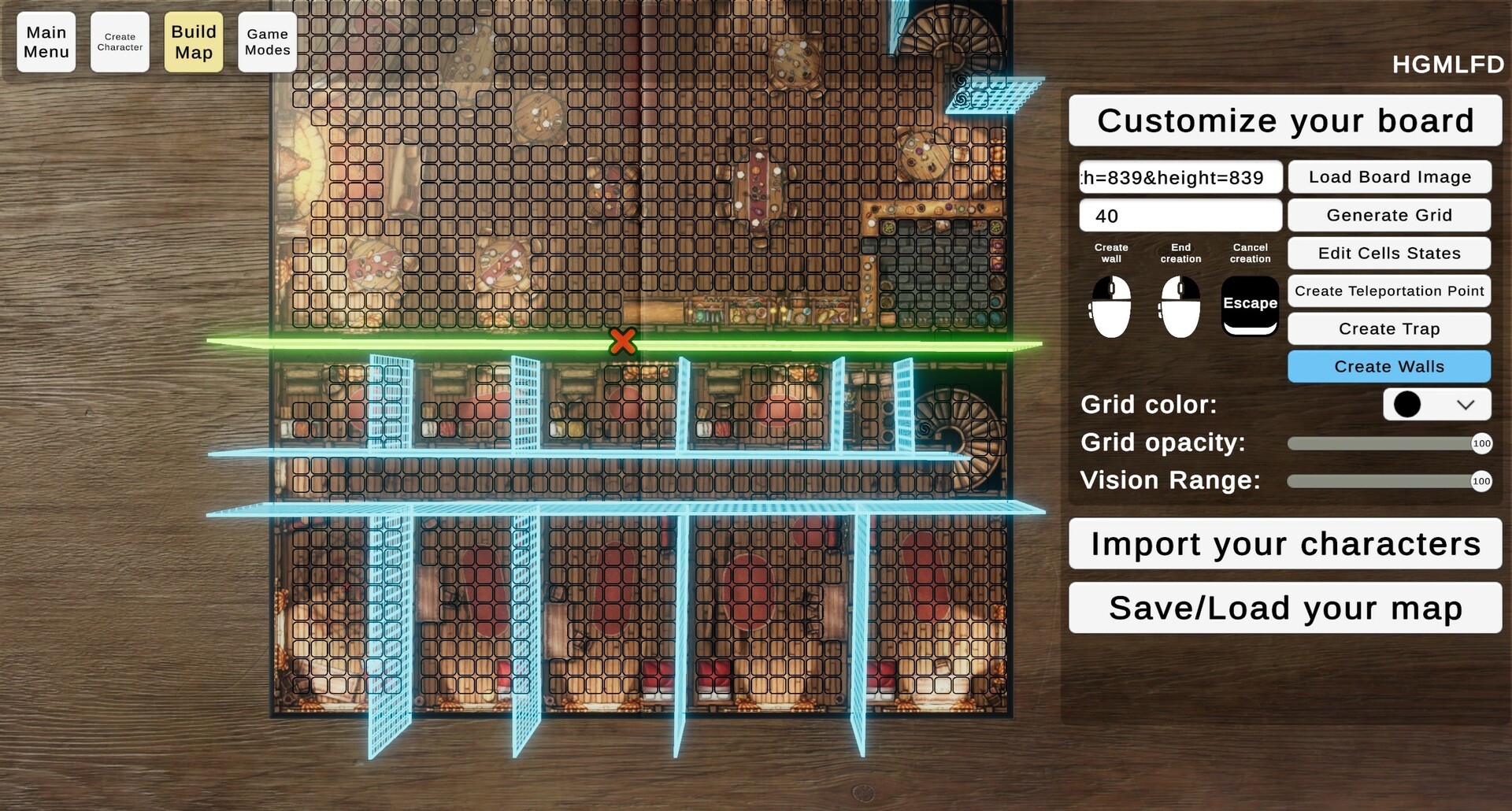Click the grid size field showing 40
This screenshot has width=1512, height=811.
click(1180, 215)
